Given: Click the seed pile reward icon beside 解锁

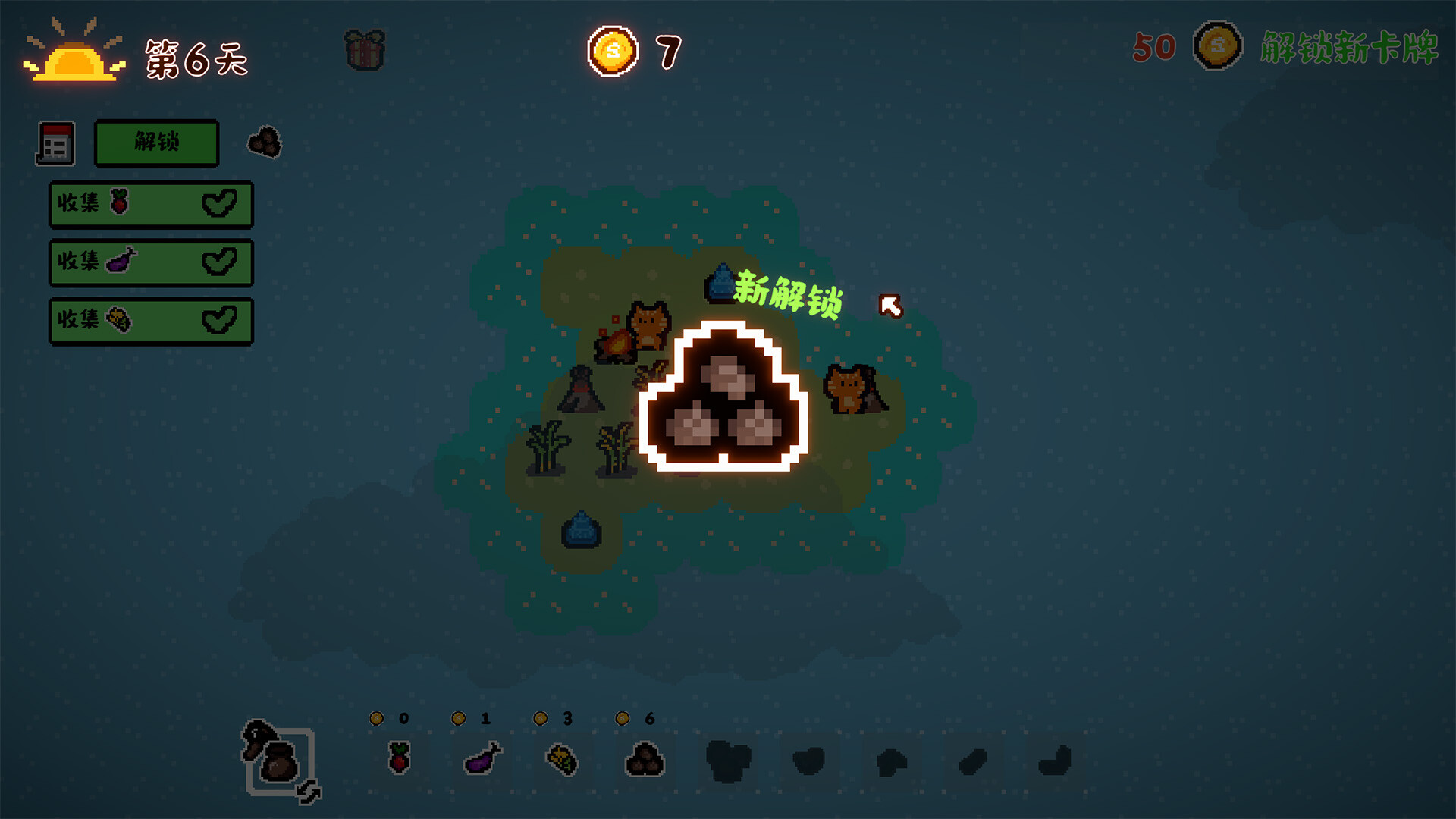Looking at the screenshot, I should tap(265, 143).
